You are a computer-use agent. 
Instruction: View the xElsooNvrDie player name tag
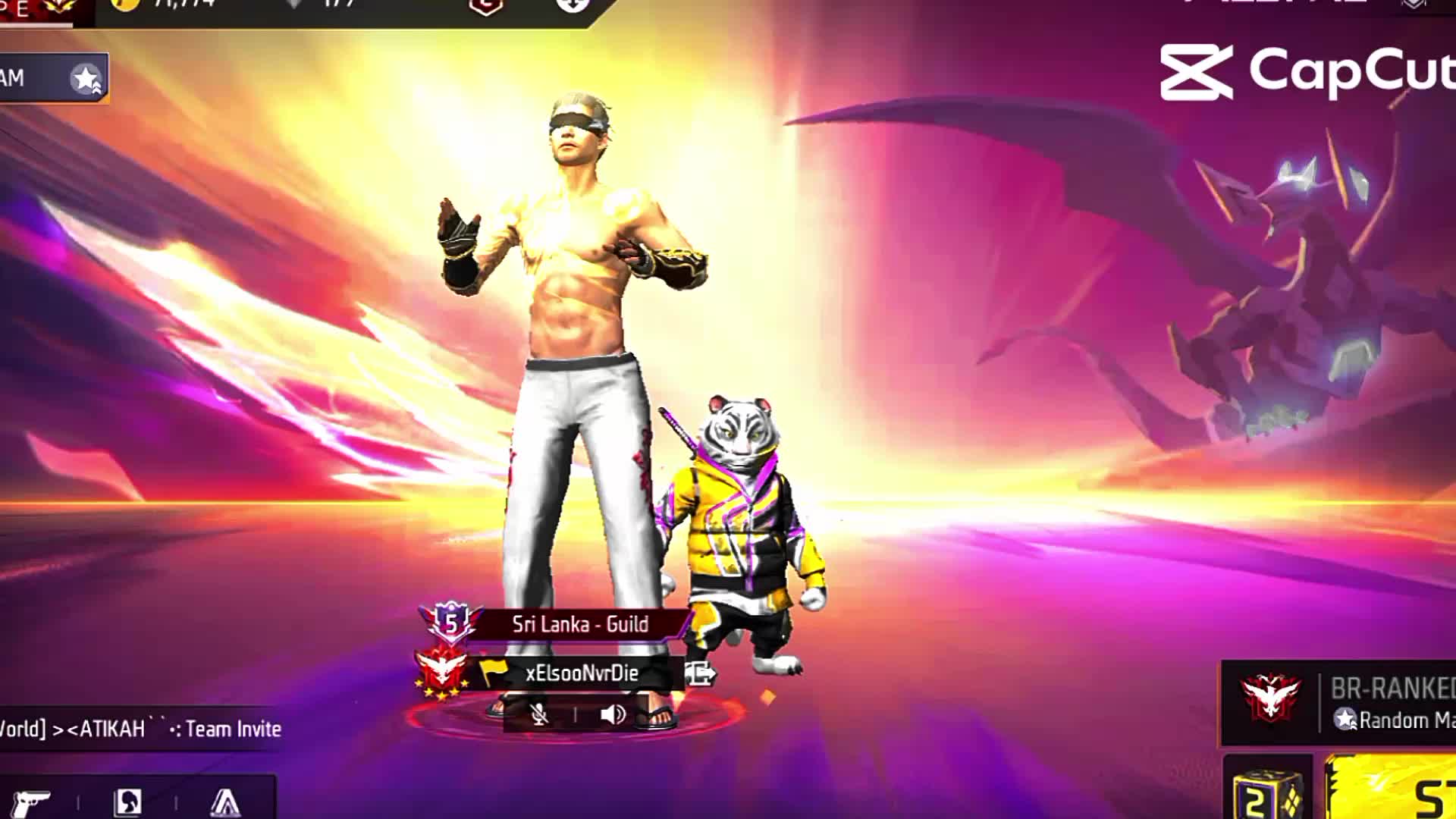(581, 673)
